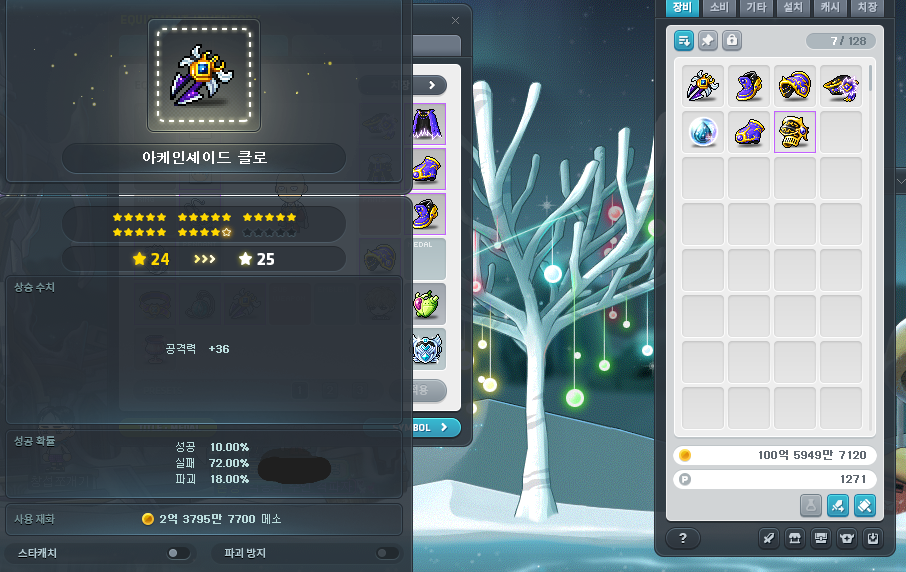The image size is (906, 572).
Task: Show the 캐시 inventory tab
Action: [830, 7]
